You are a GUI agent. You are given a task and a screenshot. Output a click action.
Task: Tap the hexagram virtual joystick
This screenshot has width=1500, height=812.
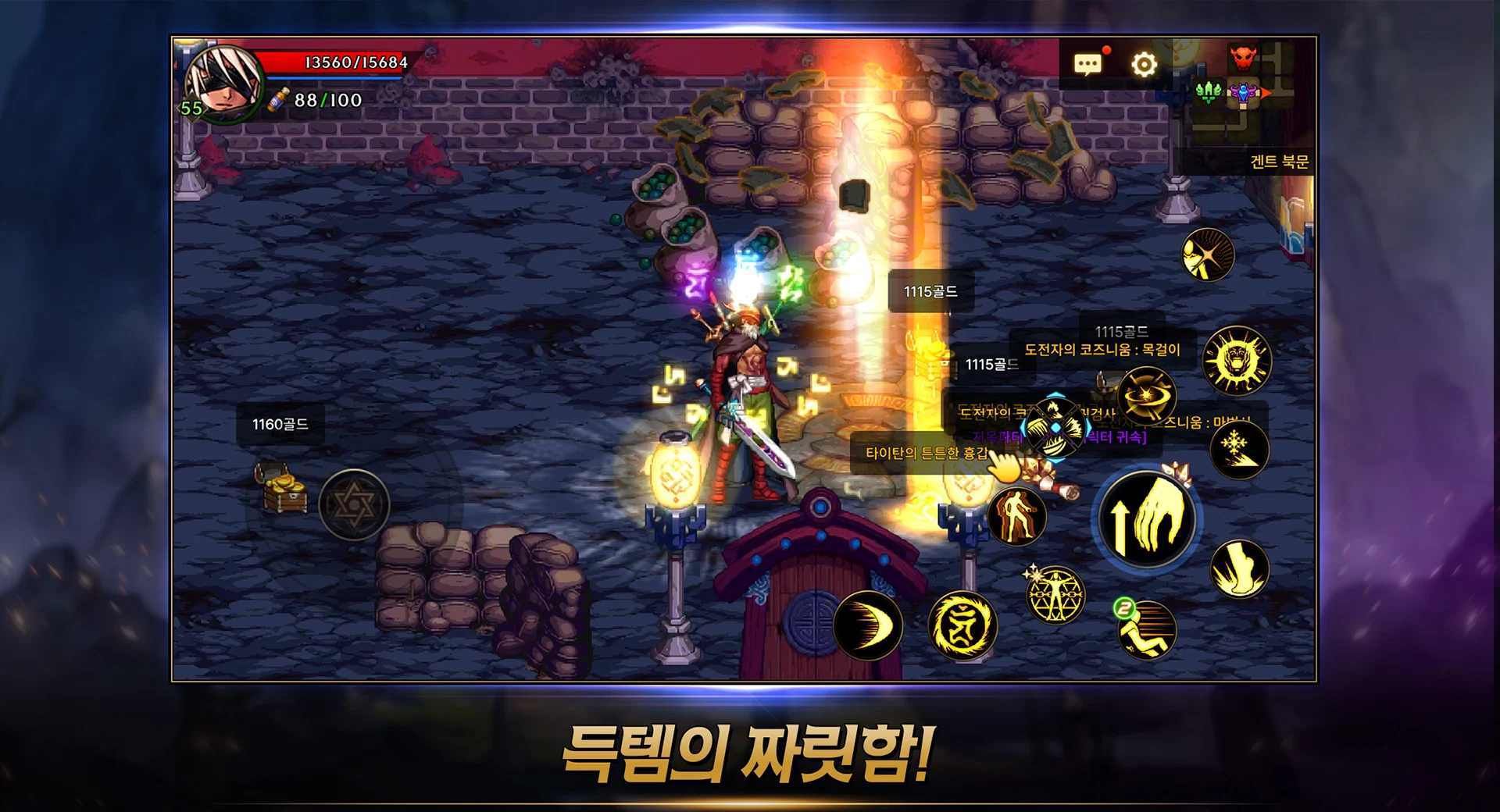point(354,505)
